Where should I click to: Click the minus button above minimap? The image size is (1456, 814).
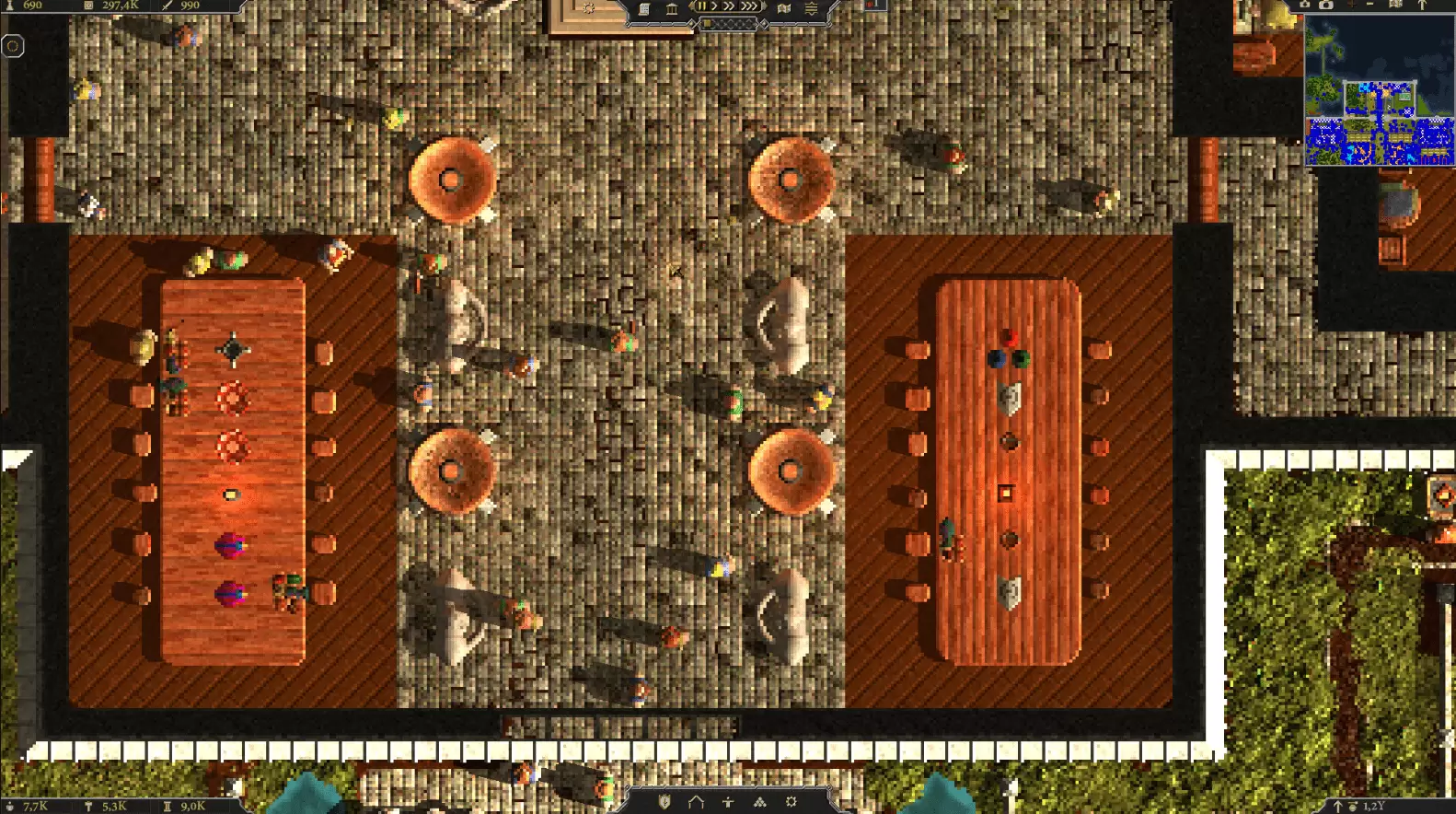pos(1369,5)
